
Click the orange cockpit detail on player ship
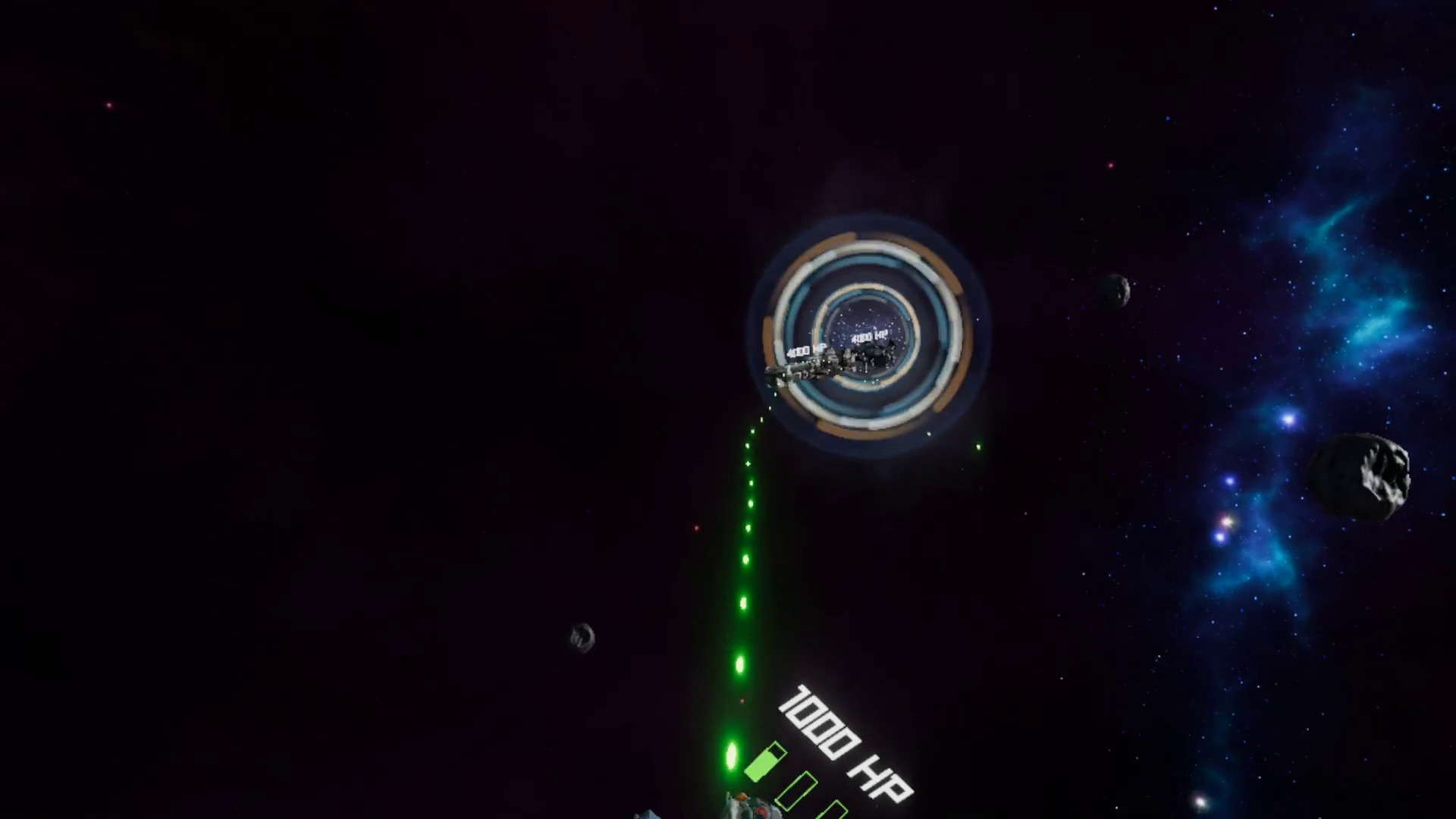pos(740,796)
